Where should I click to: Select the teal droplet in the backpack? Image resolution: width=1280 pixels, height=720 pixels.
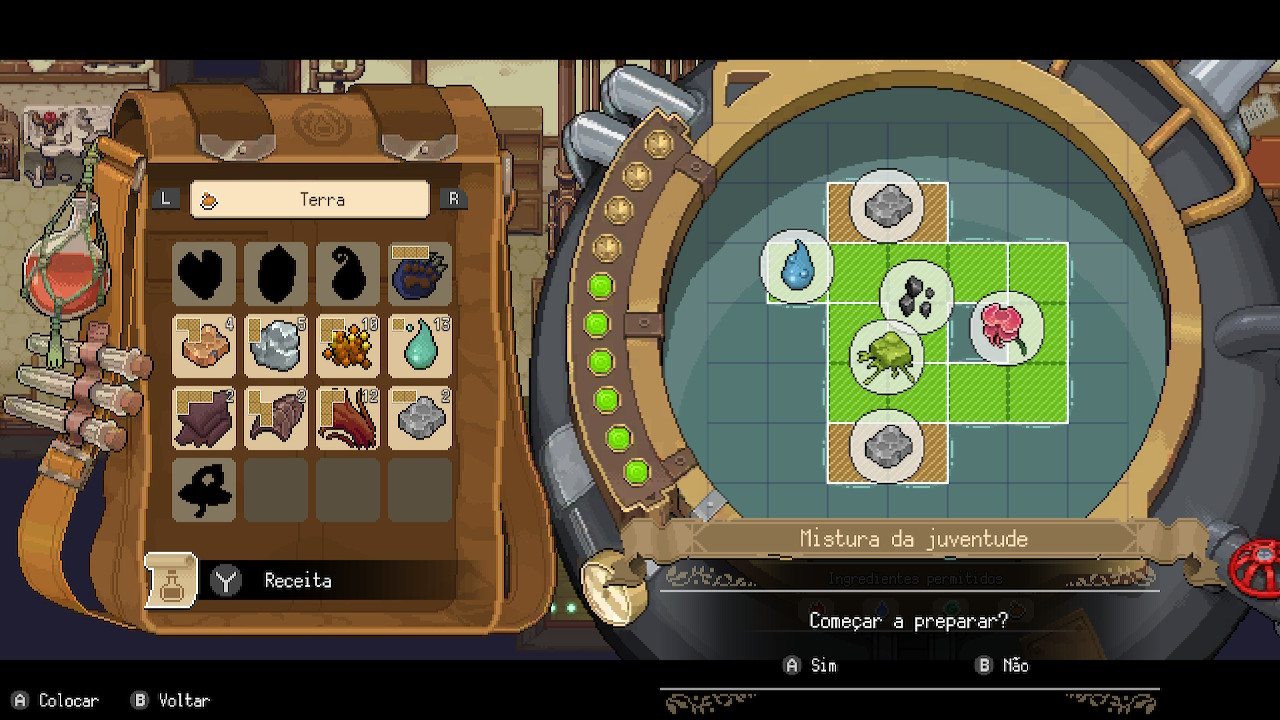420,346
